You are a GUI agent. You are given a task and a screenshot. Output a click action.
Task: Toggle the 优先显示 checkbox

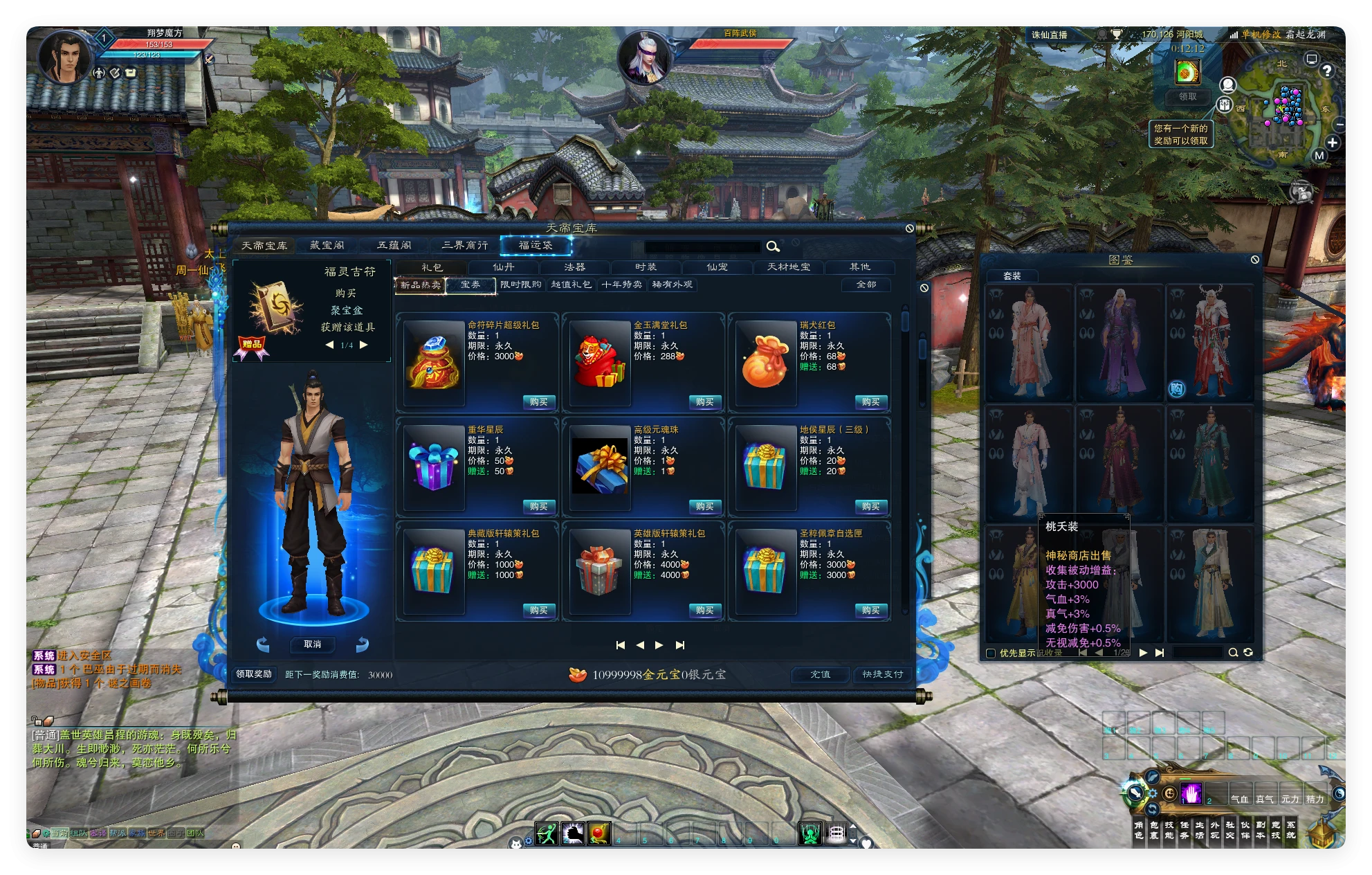[991, 653]
